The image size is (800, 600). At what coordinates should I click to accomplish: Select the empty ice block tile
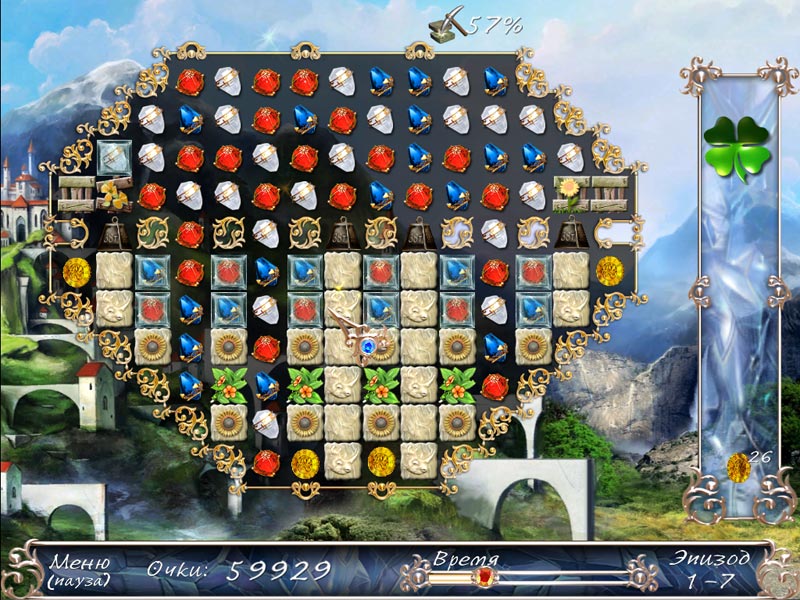[x=112, y=156]
